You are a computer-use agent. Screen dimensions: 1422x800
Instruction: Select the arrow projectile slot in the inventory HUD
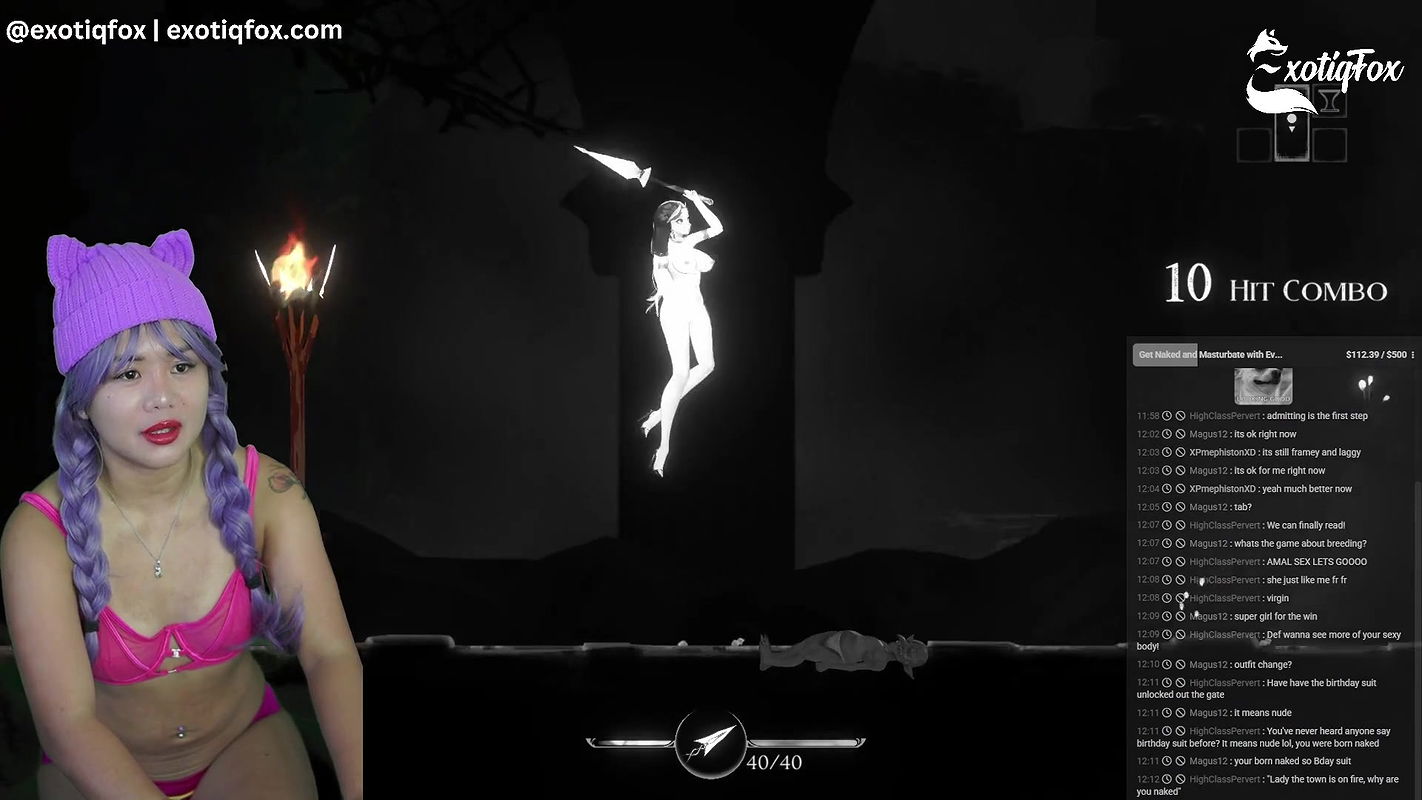[x=1292, y=125]
